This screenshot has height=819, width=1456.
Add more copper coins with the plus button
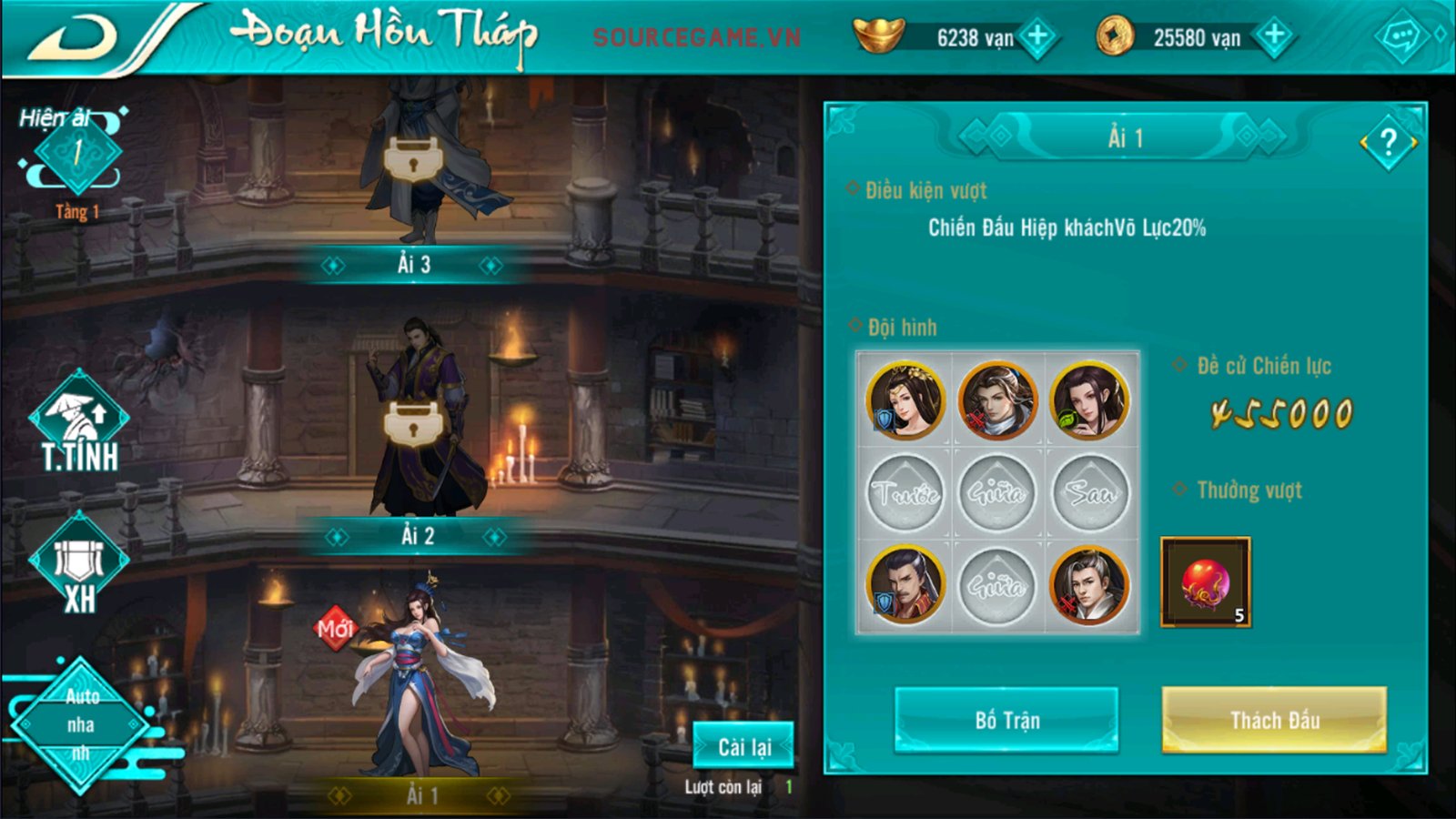click(1274, 37)
